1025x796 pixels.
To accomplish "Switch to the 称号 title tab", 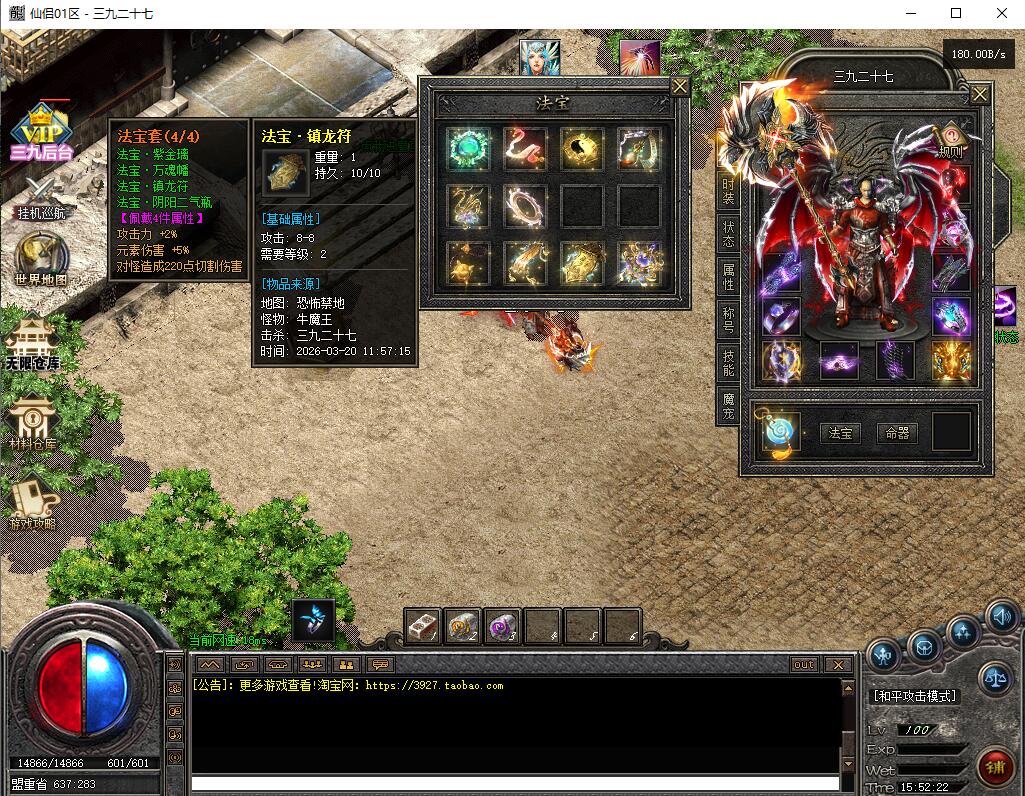I will (728, 319).
